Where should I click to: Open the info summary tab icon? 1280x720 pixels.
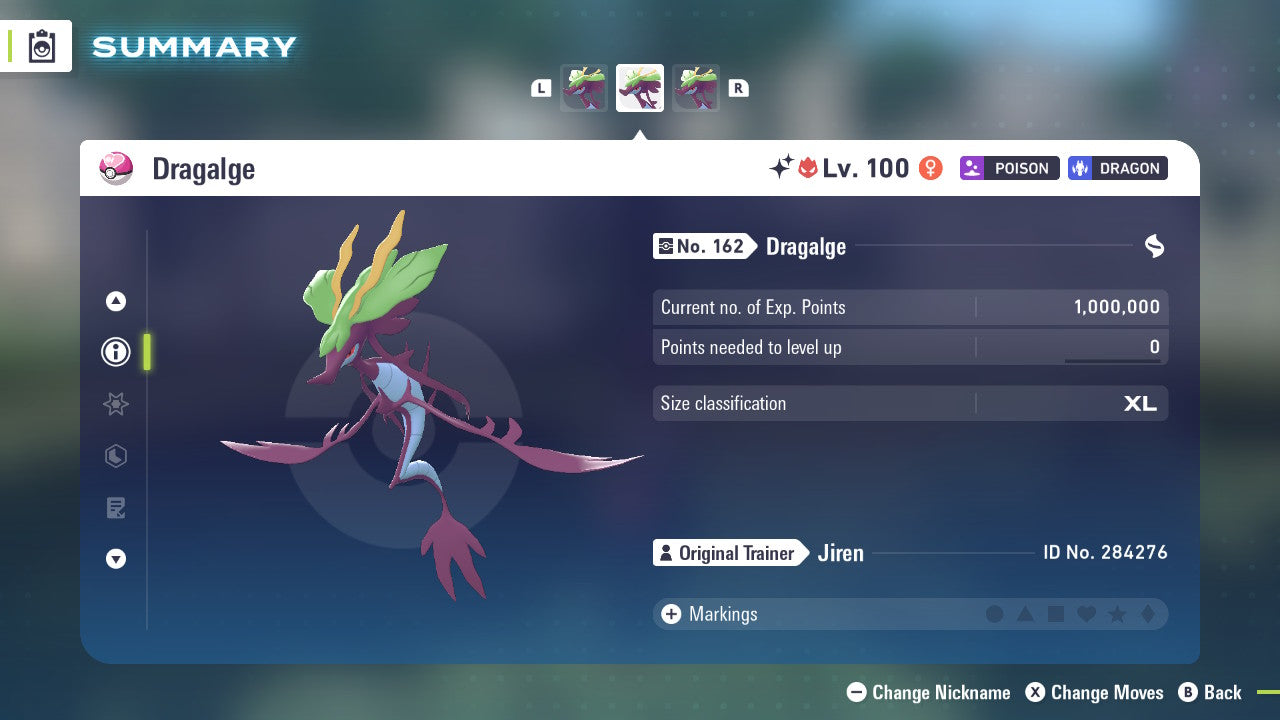coord(116,352)
